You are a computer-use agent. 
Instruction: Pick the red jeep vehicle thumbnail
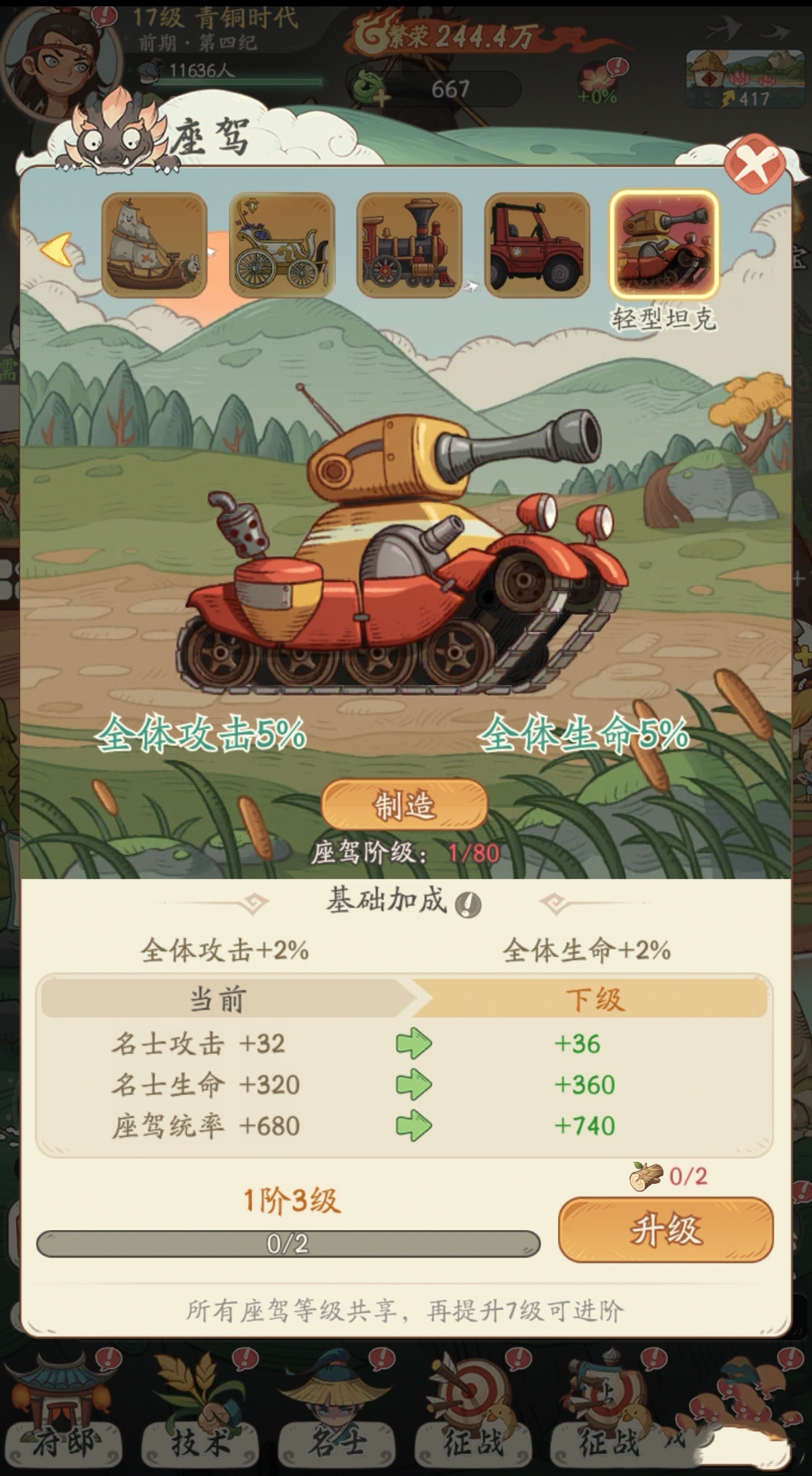537,245
